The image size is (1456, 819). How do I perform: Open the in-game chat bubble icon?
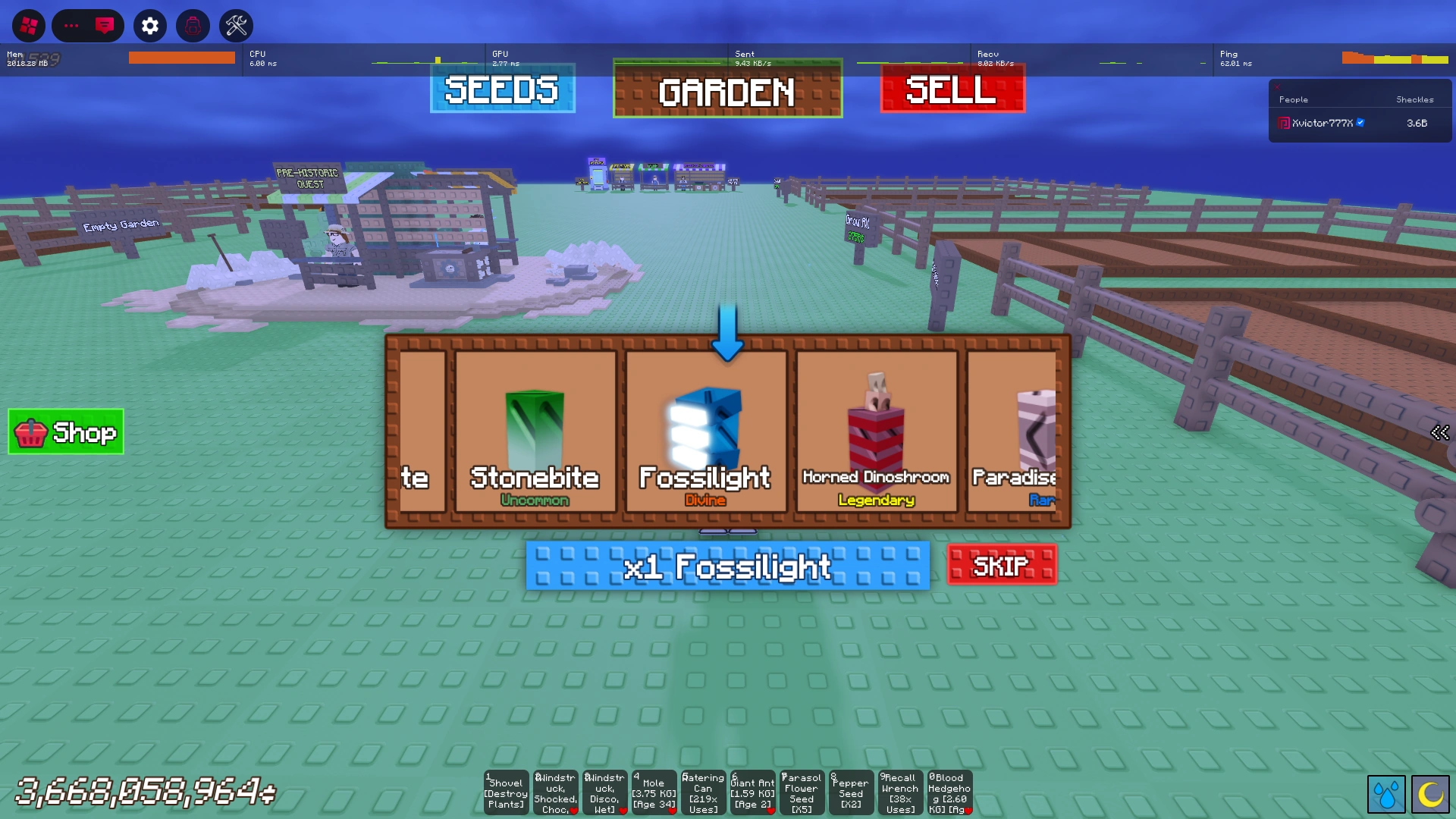(x=105, y=25)
